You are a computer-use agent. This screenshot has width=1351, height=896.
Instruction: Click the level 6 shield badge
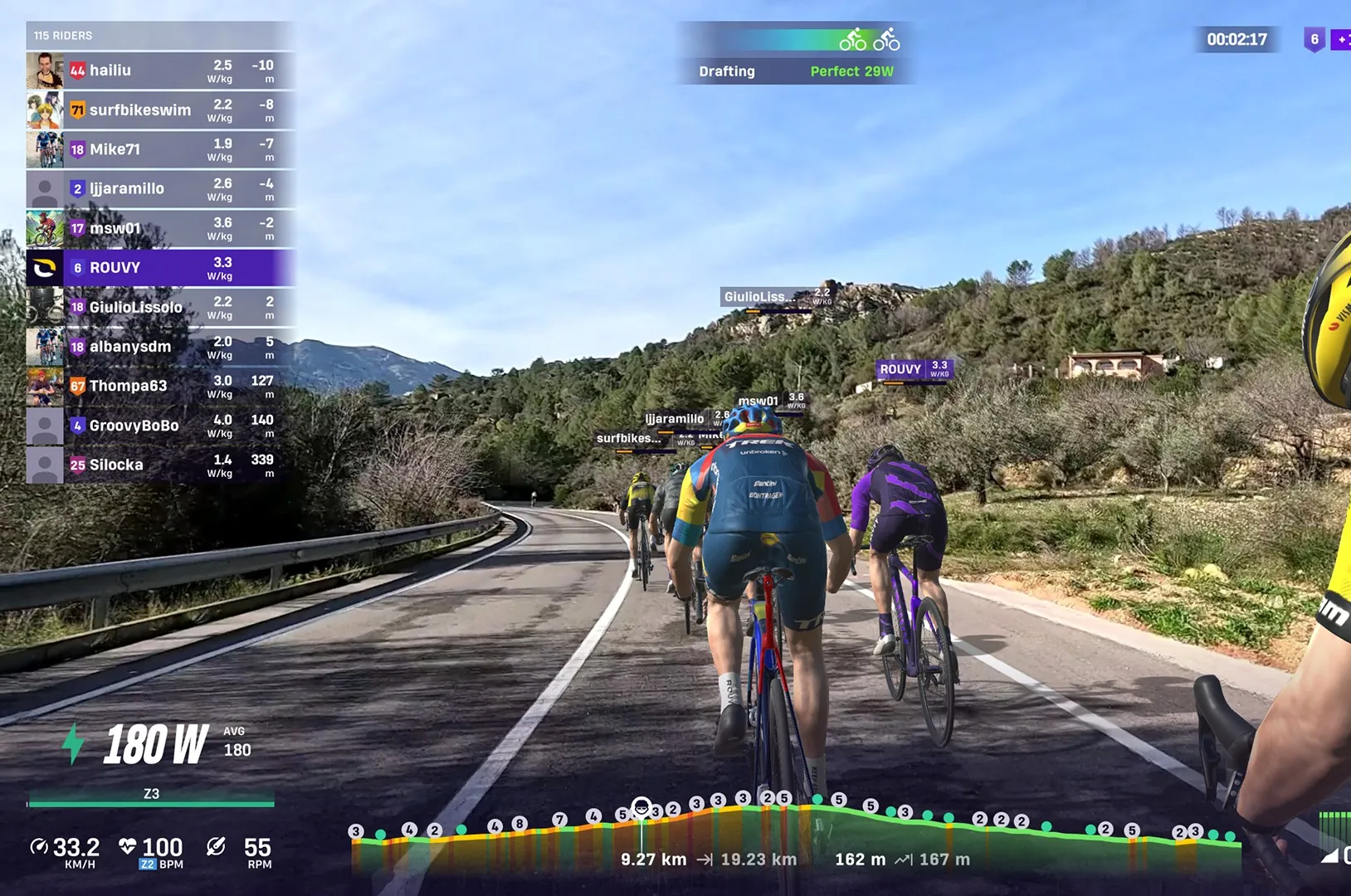[x=1314, y=39]
